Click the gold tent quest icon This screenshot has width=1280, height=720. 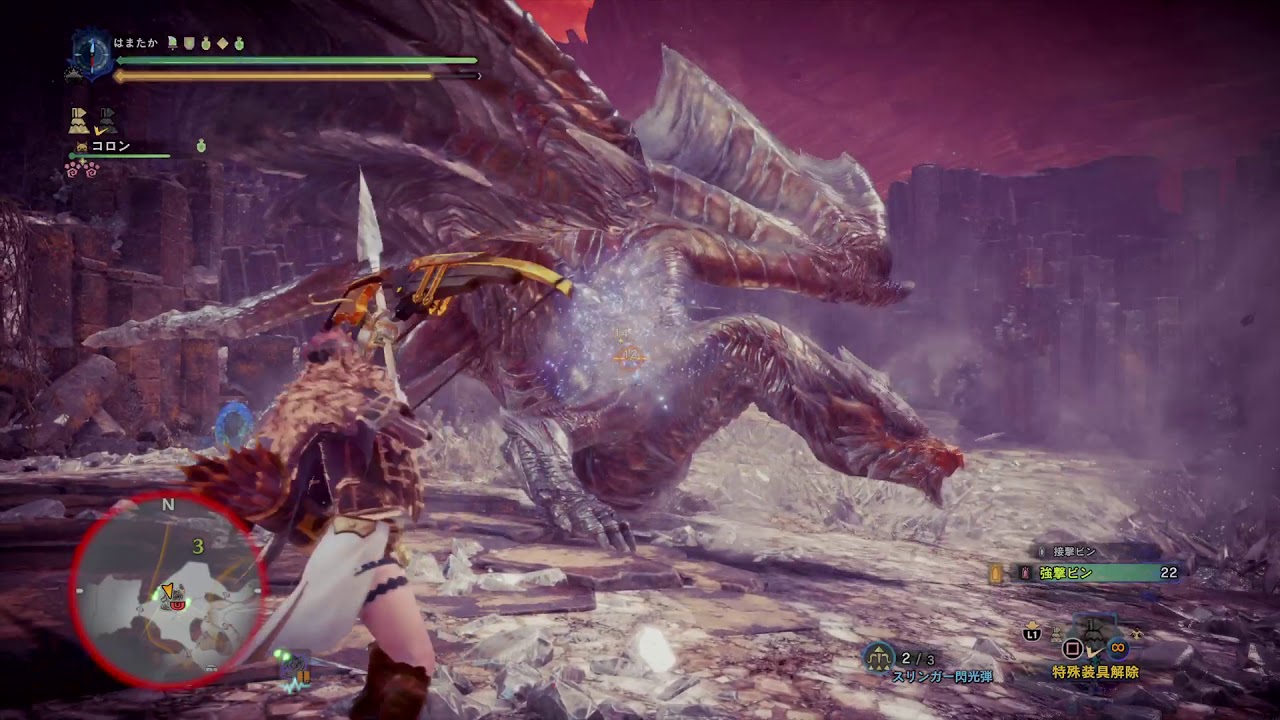(x=80, y=120)
